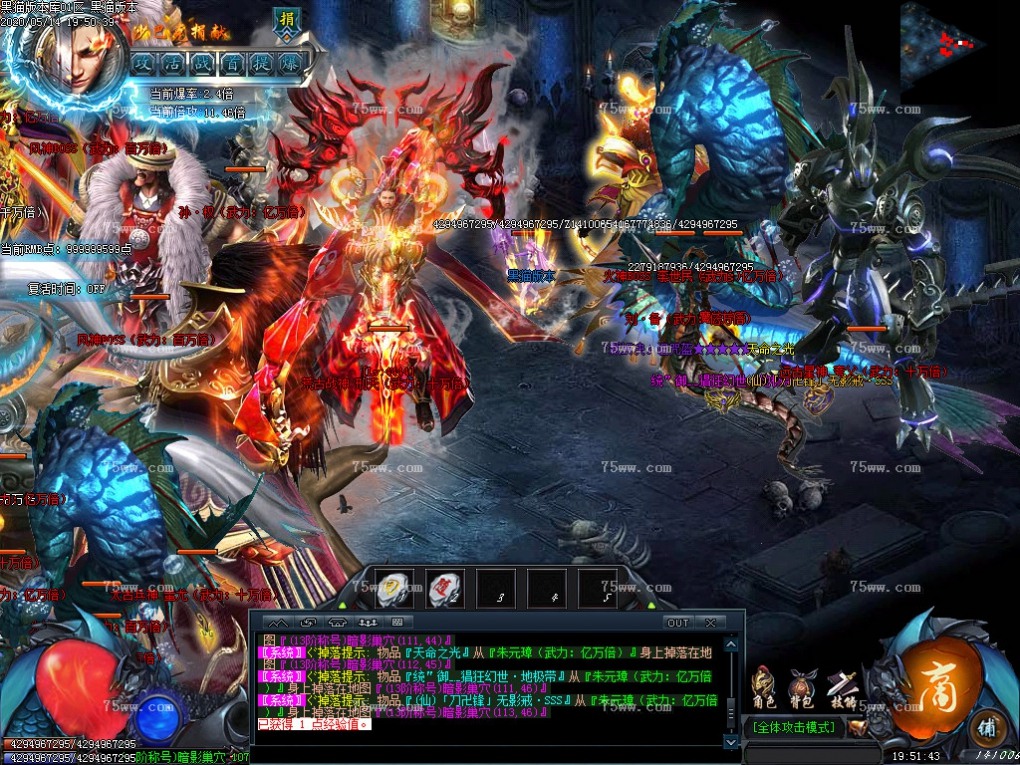Open the green 捐 donation badge
Screen dimensions: 1020x765
click(288, 22)
